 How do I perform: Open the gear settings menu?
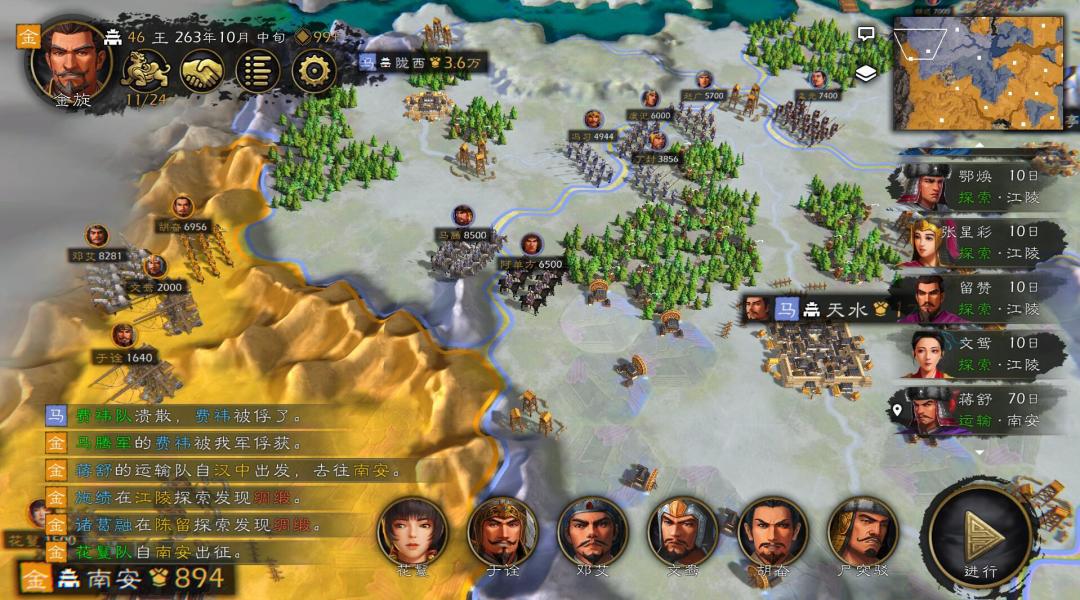pos(313,71)
